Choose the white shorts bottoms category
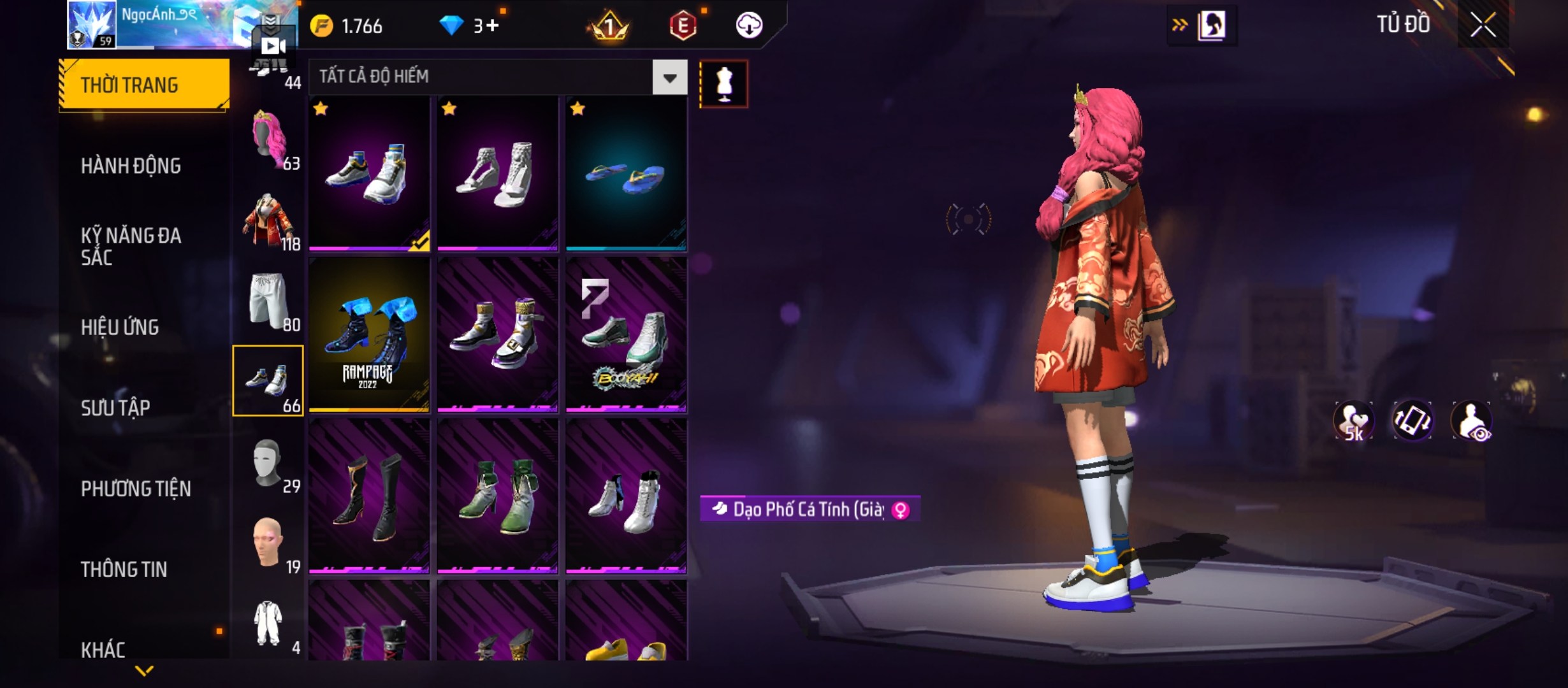 coord(268,300)
